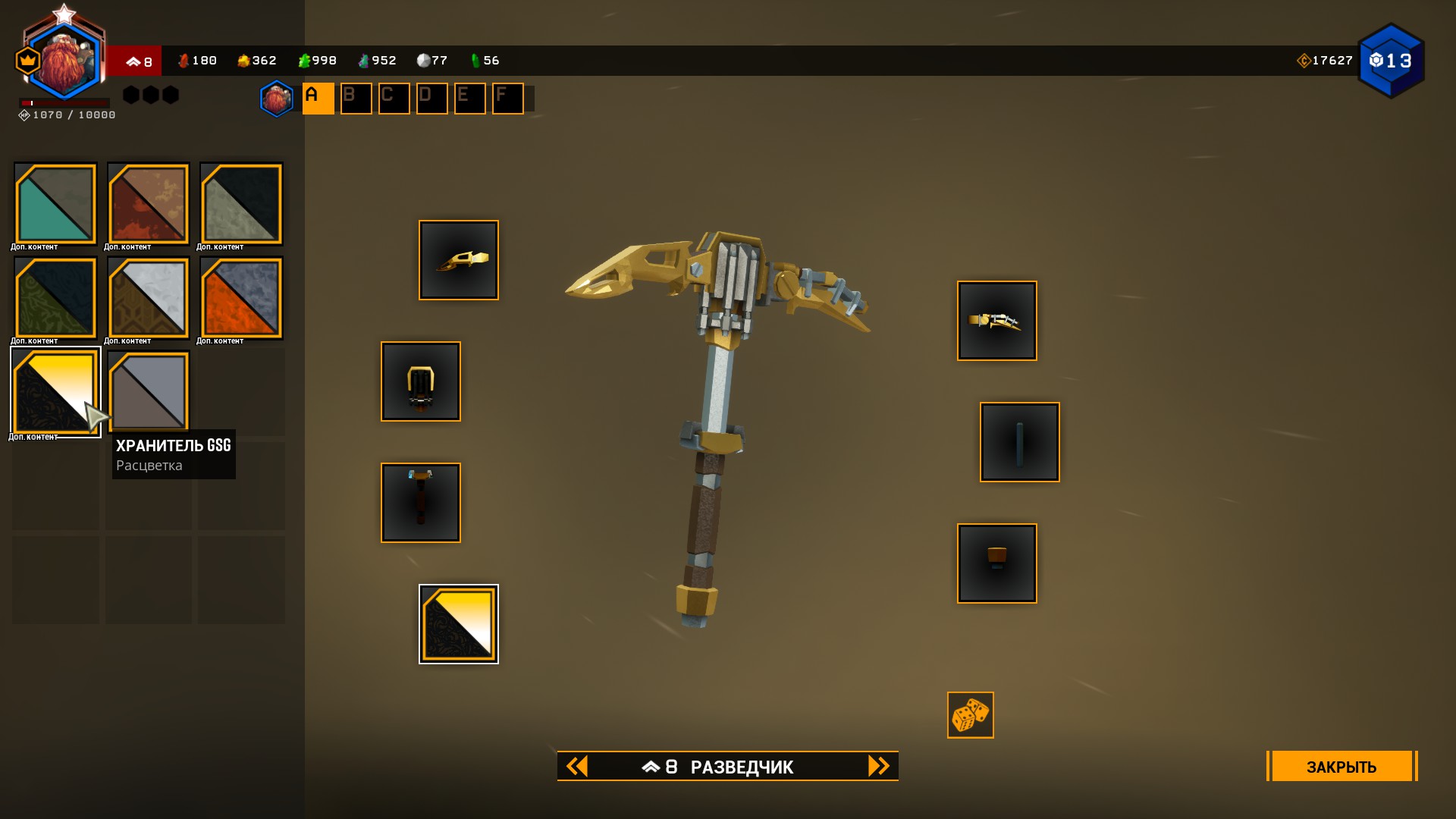Close the pickaxe customization screen
1456x819 pixels.
click(1341, 766)
